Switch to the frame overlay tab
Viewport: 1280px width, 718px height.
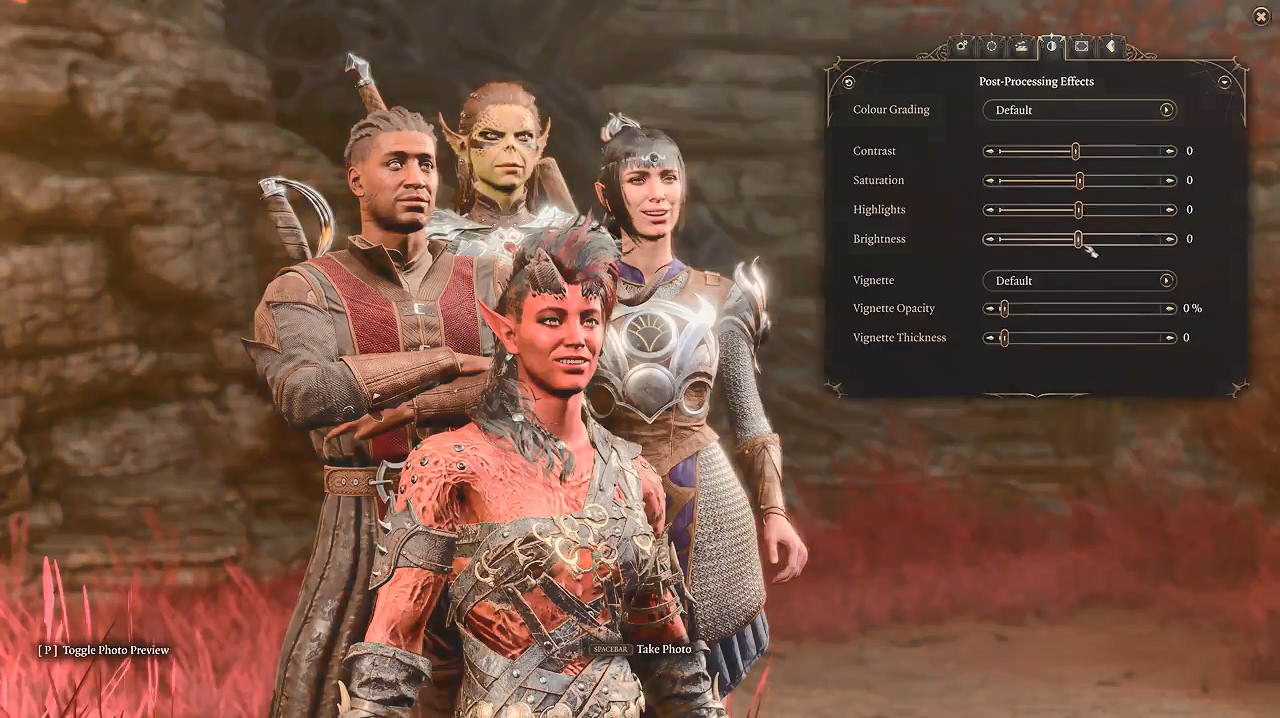pyautogui.click(x=1081, y=45)
